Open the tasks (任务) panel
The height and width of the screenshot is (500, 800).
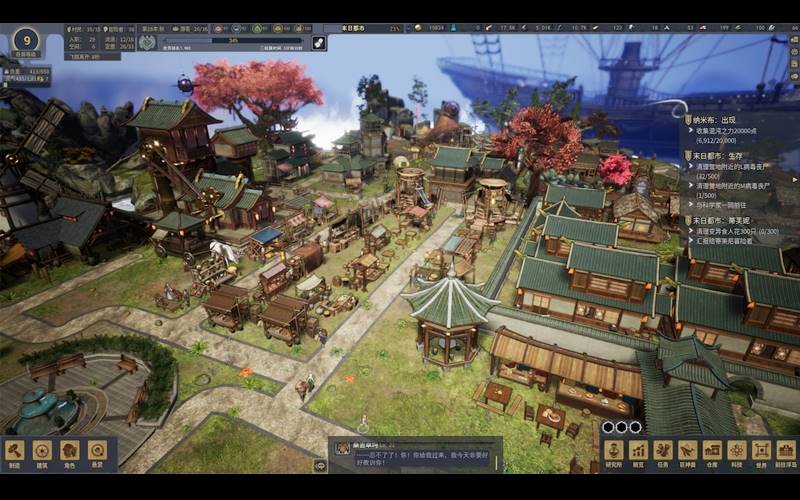tap(662, 452)
